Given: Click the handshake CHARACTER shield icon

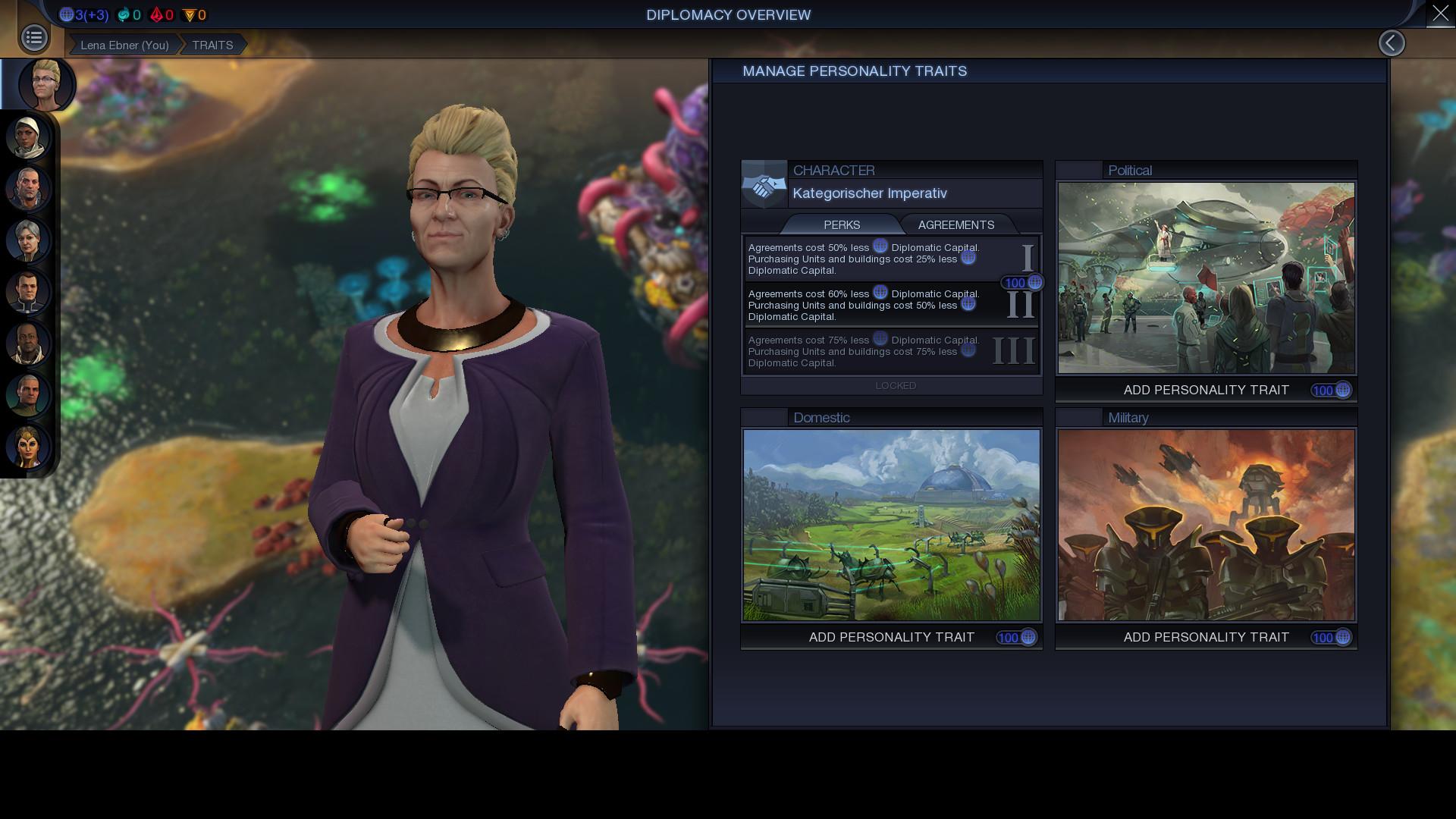Looking at the screenshot, I should point(764,183).
